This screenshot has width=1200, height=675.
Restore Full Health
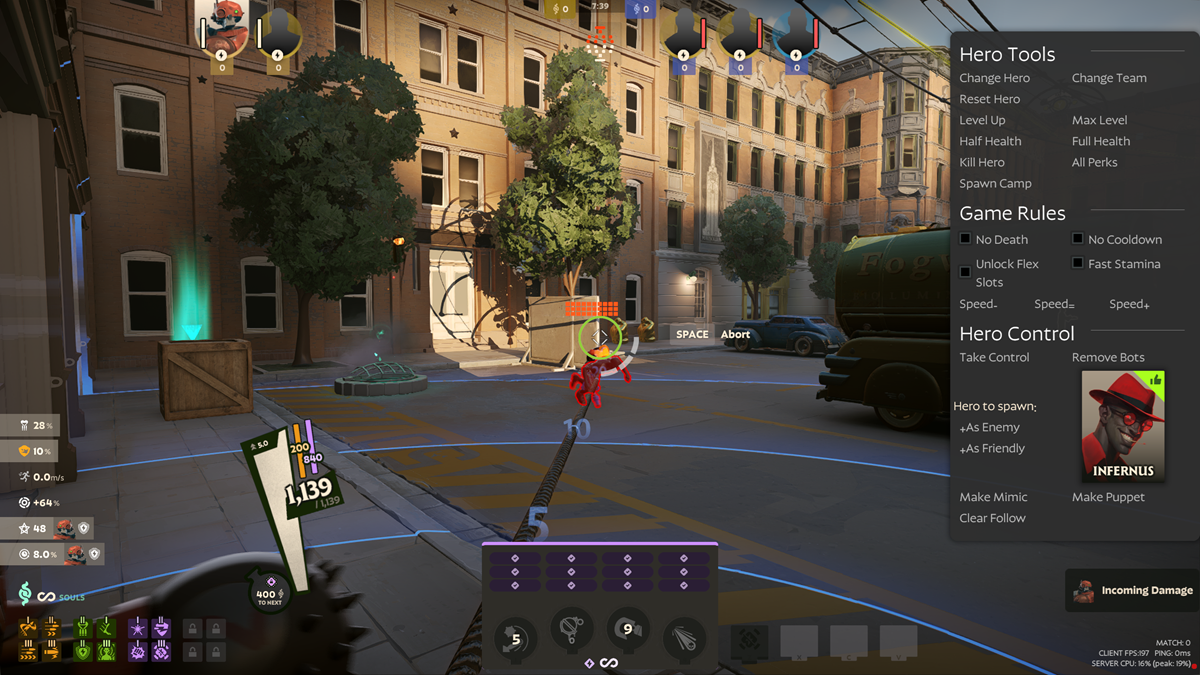pyautogui.click(x=1100, y=141)
